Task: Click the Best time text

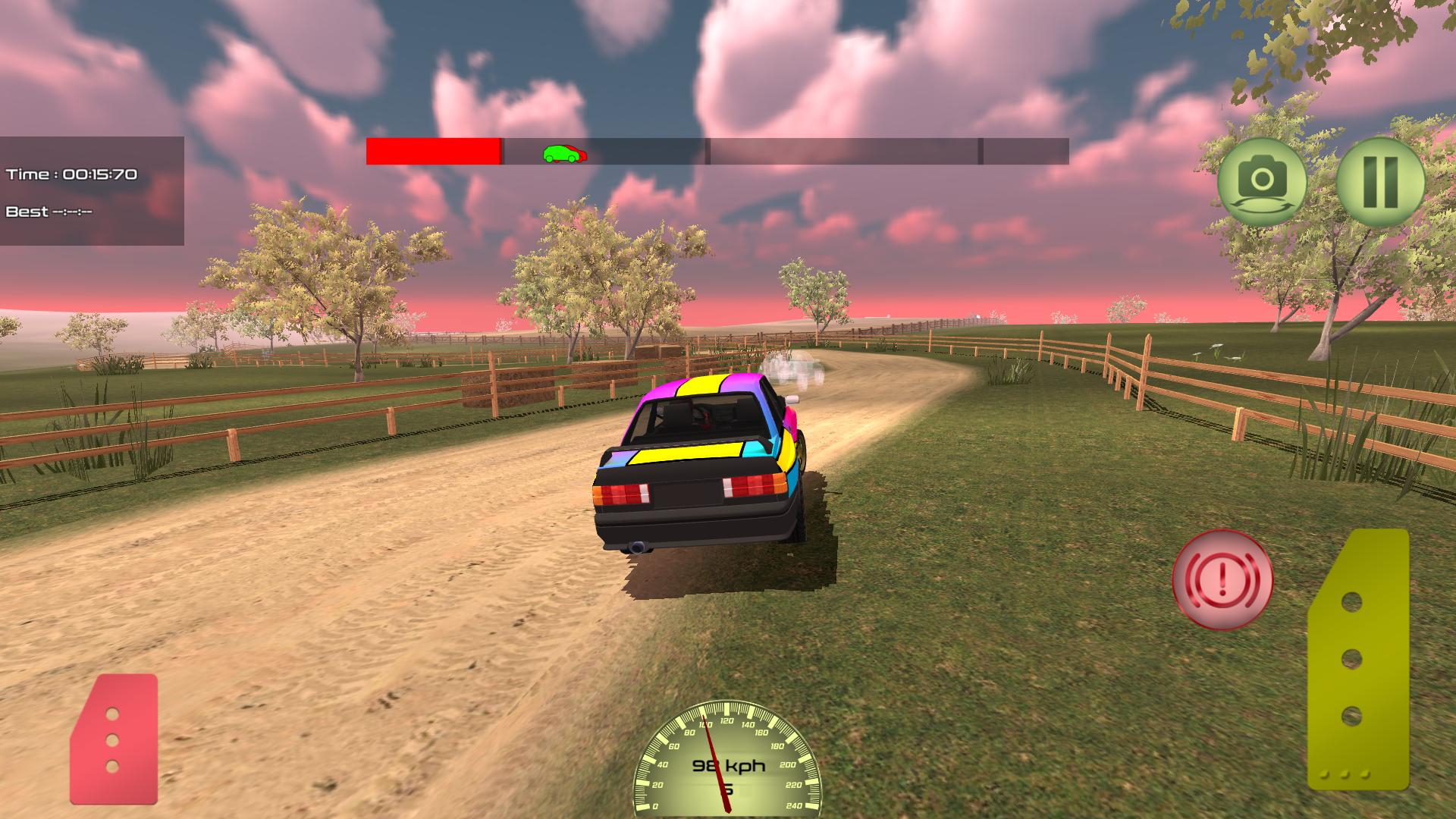Action: coord(49,210)
